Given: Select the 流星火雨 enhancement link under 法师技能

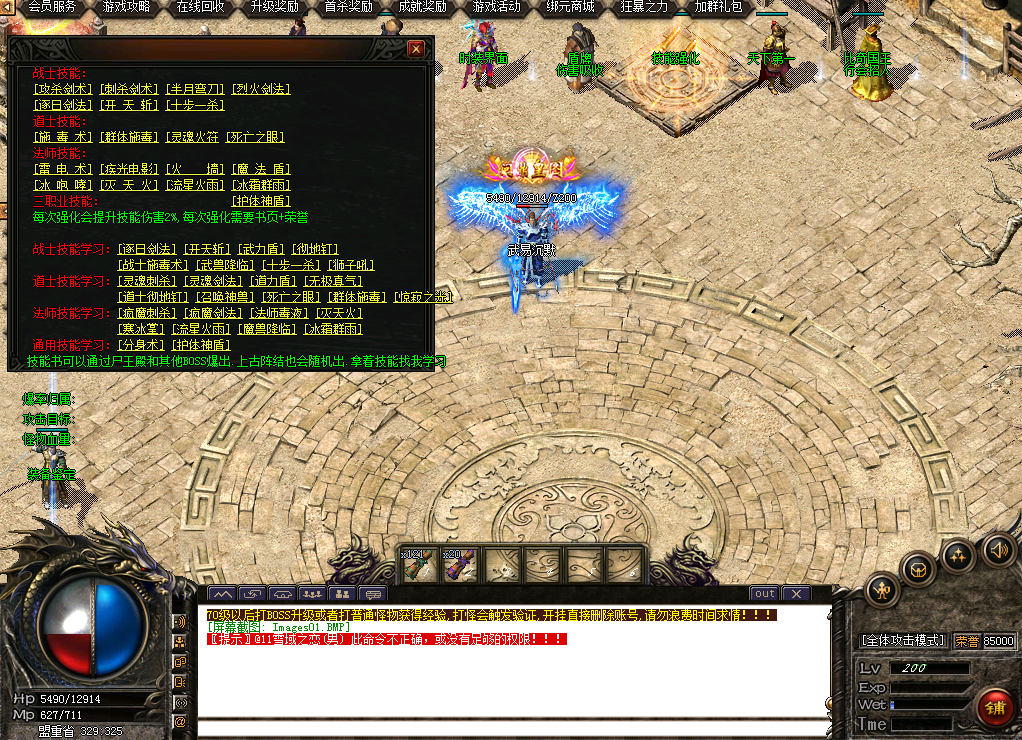Looking at the screenshot, I should click(194, 185).
